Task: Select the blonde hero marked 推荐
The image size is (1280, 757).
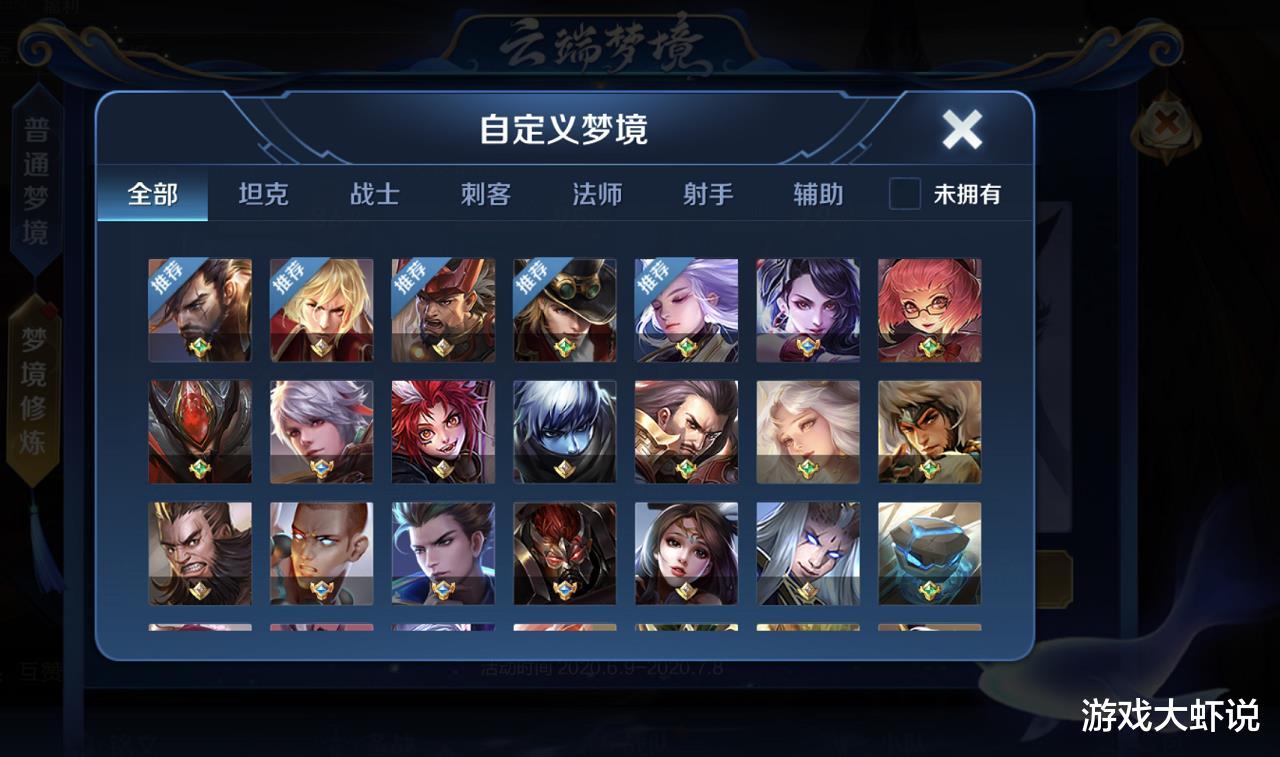Action: 321,310
